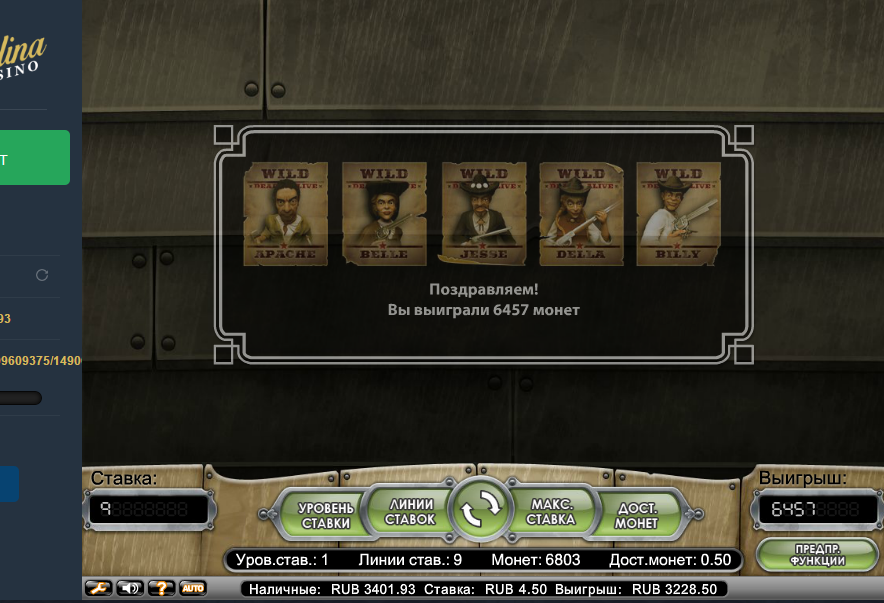Viewport: 884px width, 603px height.
Task: Activate the AUTO autoplay button
Action: (x=192, y=588)
